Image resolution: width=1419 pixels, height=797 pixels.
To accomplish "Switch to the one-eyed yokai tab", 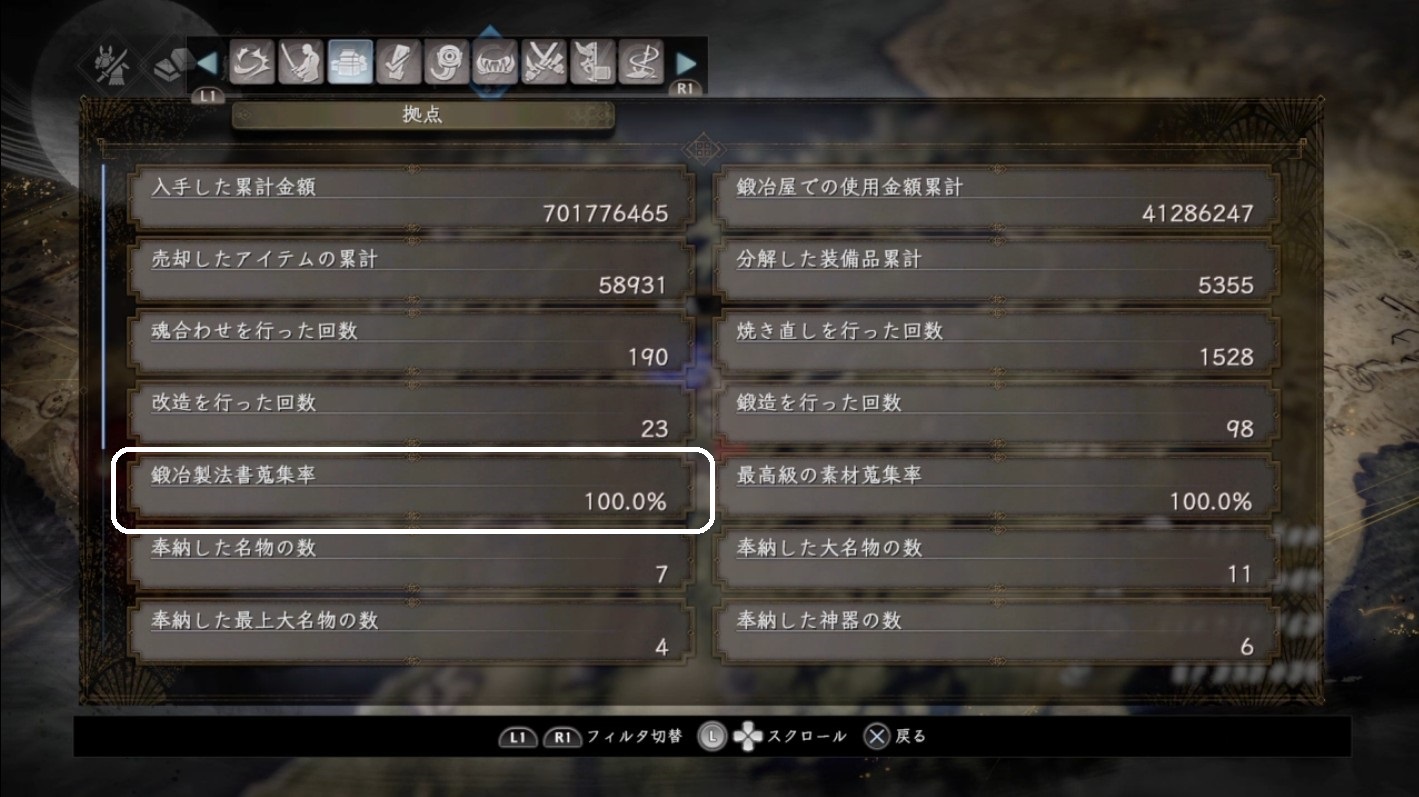I will (447, 63).
